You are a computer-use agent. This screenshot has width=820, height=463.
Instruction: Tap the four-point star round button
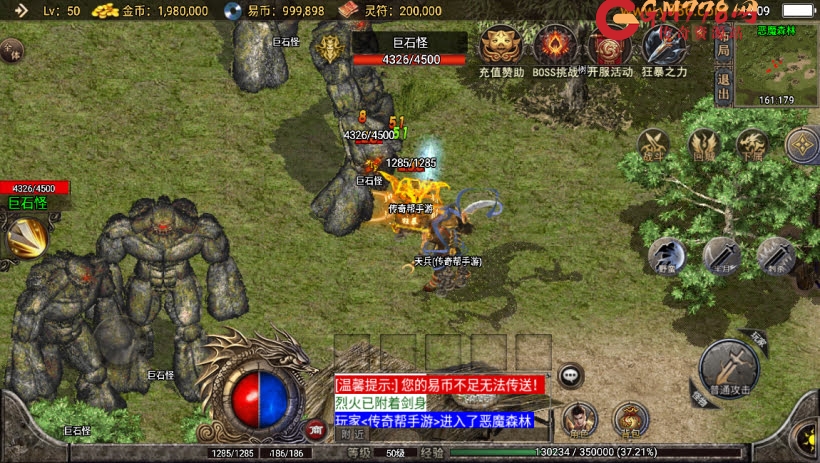(802, 146)
